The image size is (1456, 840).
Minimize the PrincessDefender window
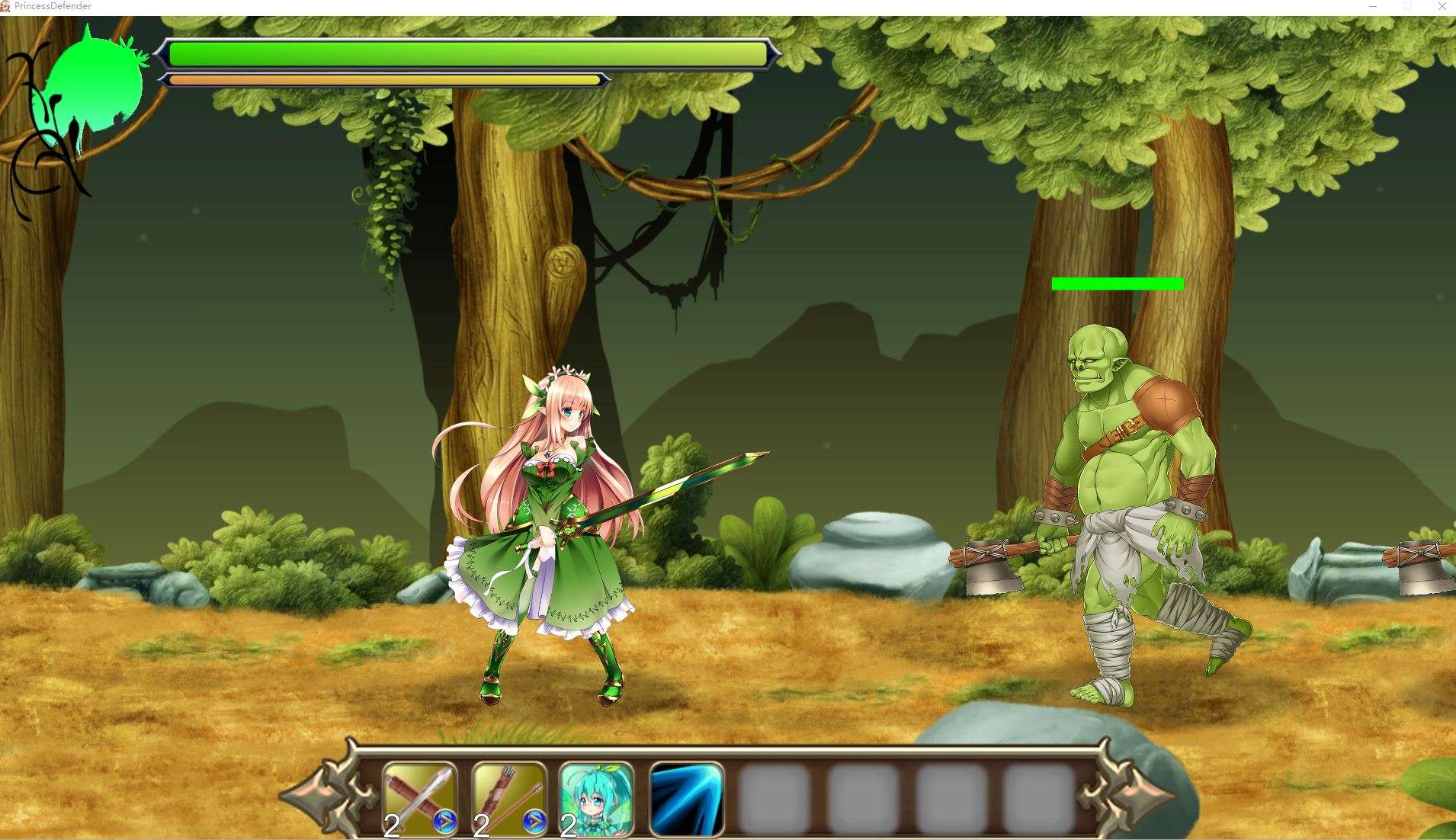1372,6
